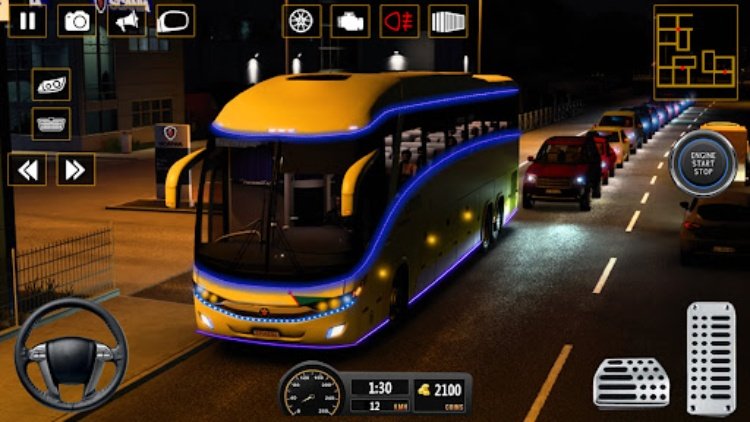
Task: Tap the Engine Start Stop button
Action: (703, 160)
